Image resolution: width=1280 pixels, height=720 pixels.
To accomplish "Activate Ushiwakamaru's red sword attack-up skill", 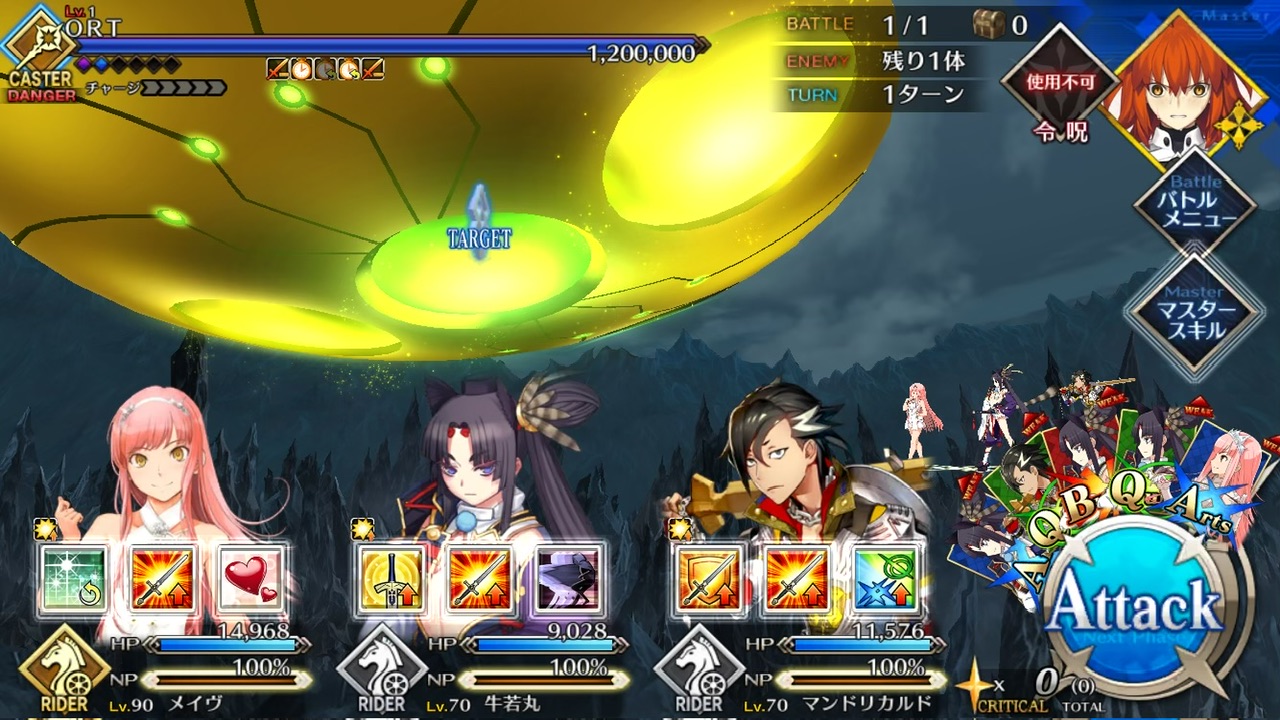I will (480, 579).
